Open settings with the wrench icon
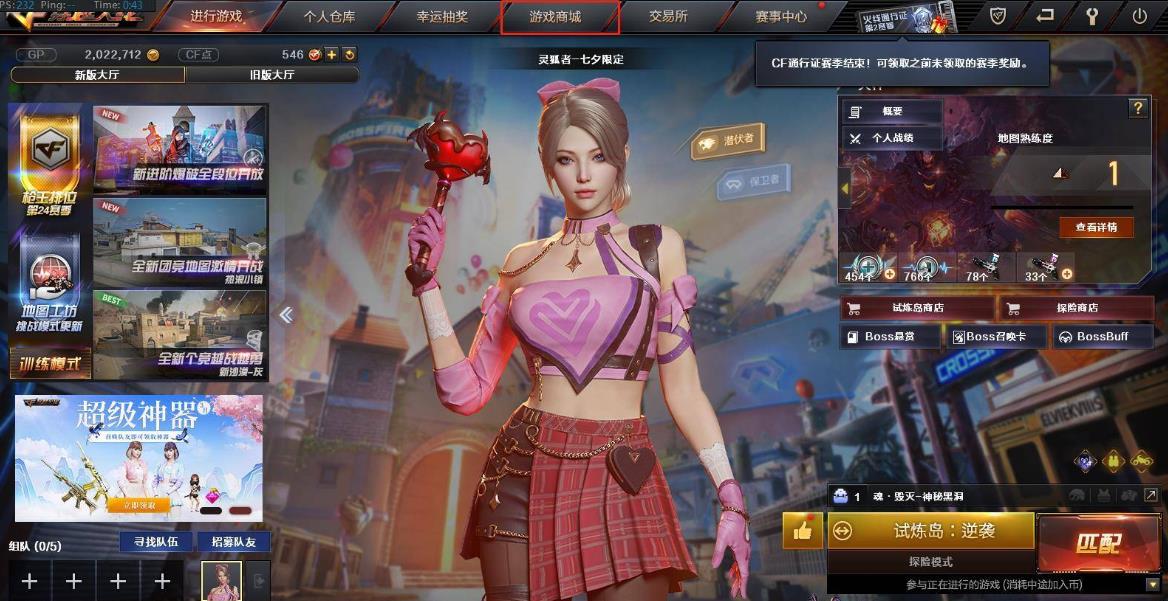Viewport: 1168px width, 601px height. pyautogui.click(x=1092, y=16)
